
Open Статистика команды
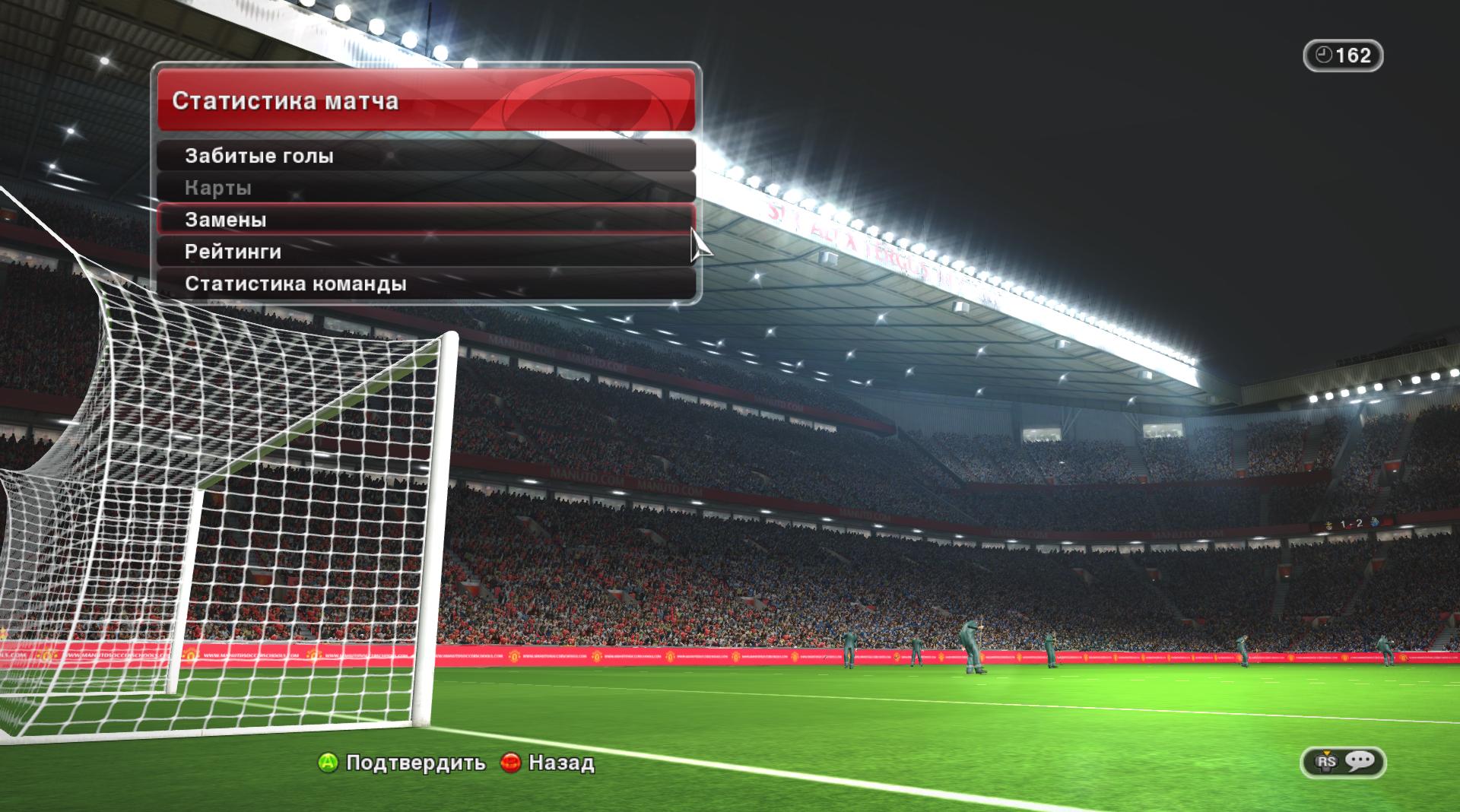pos(426,284)
